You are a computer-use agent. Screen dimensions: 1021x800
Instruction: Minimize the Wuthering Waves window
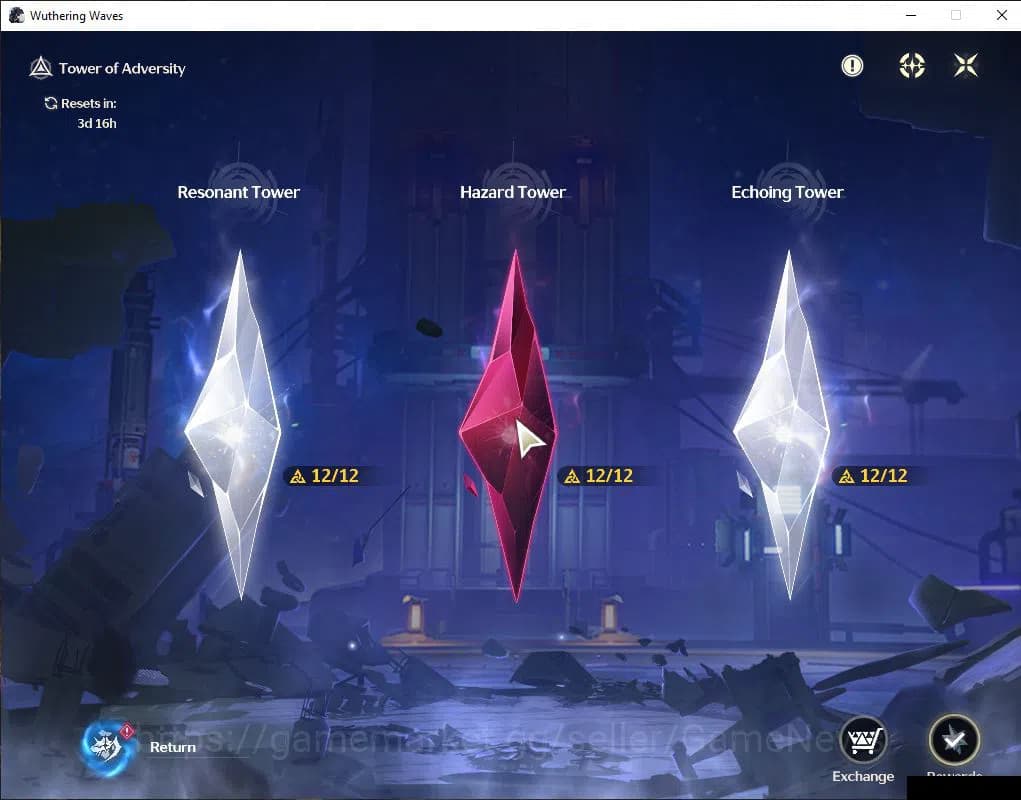(x=910, y=15)
